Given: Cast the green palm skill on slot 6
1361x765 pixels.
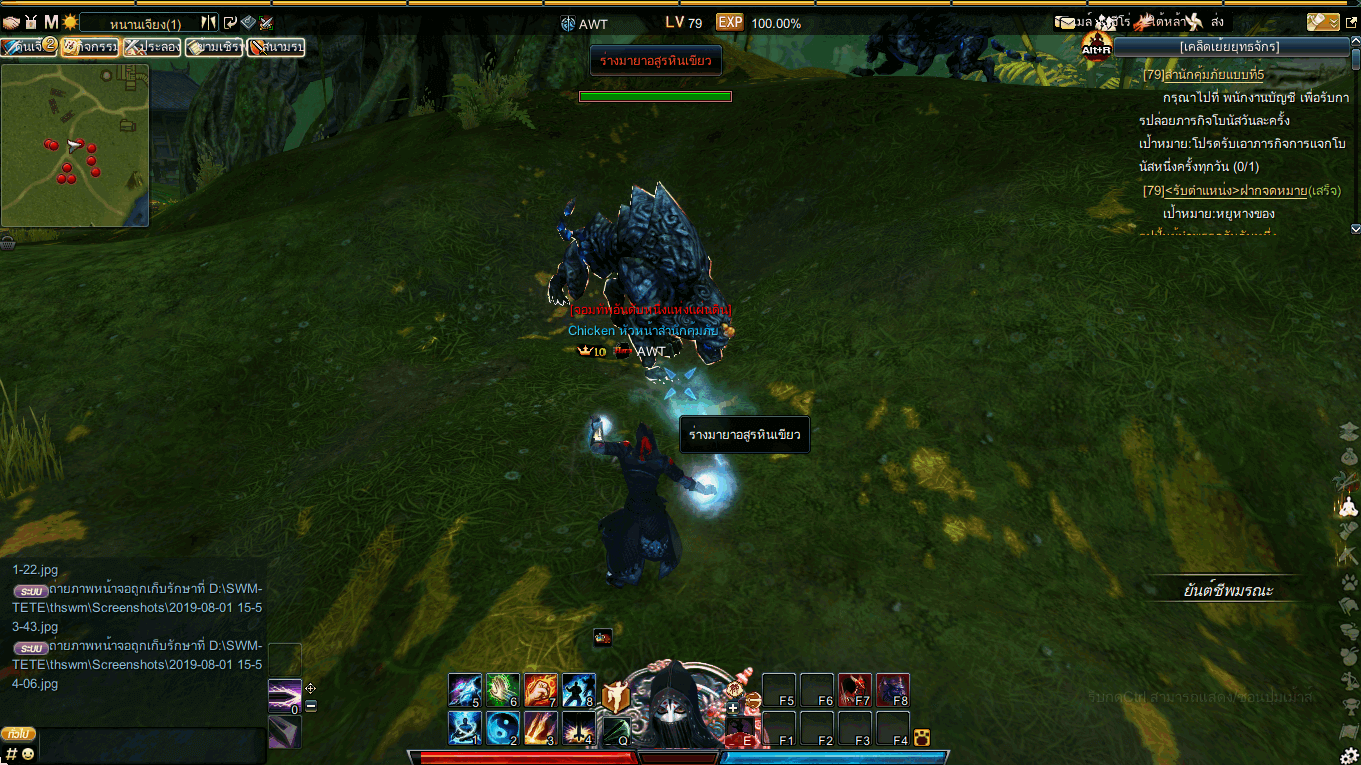Looking at the screenshot, I should pyautogui.click(x=503, y=690).
